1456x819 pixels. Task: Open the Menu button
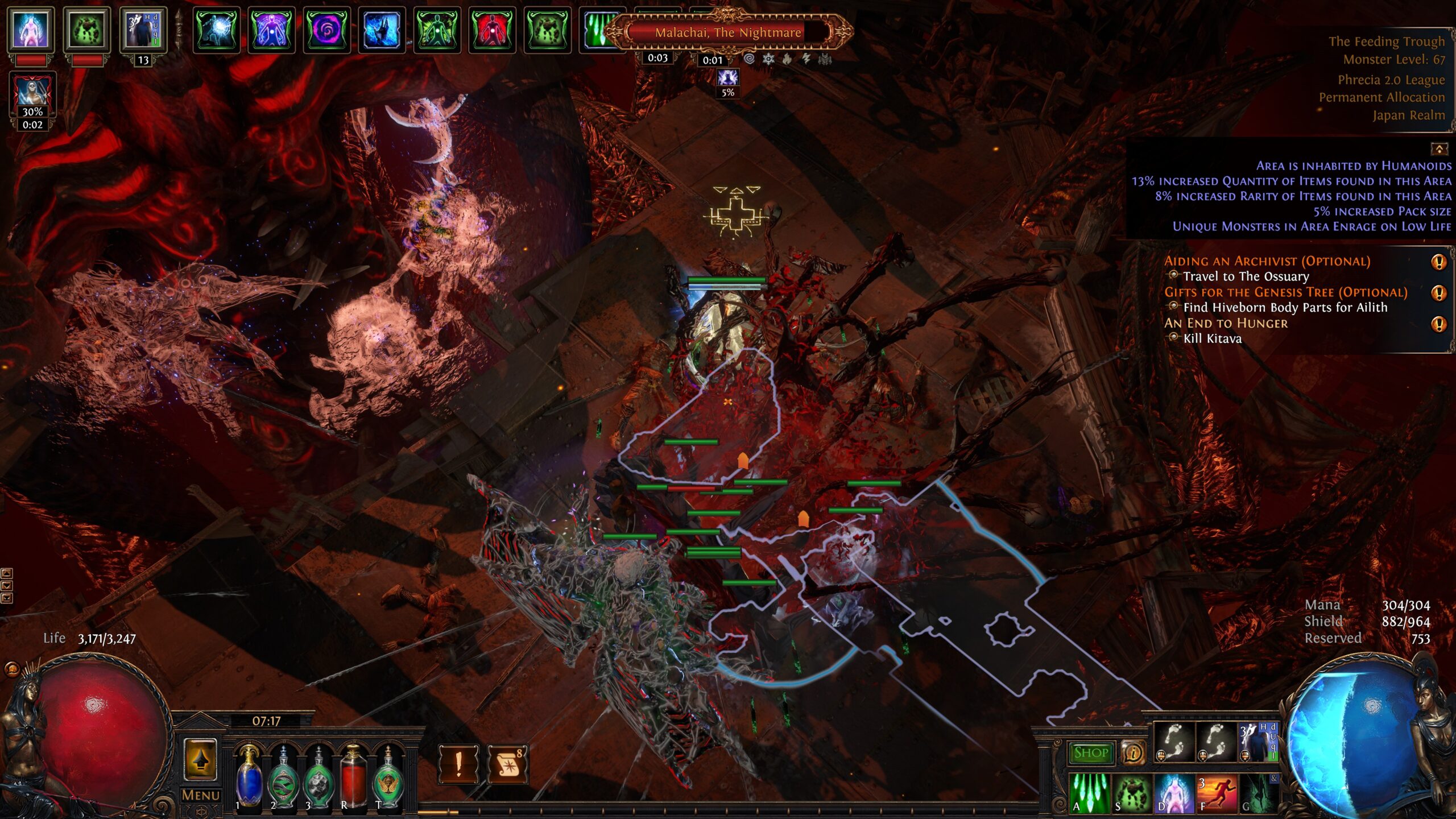[200, 795]
